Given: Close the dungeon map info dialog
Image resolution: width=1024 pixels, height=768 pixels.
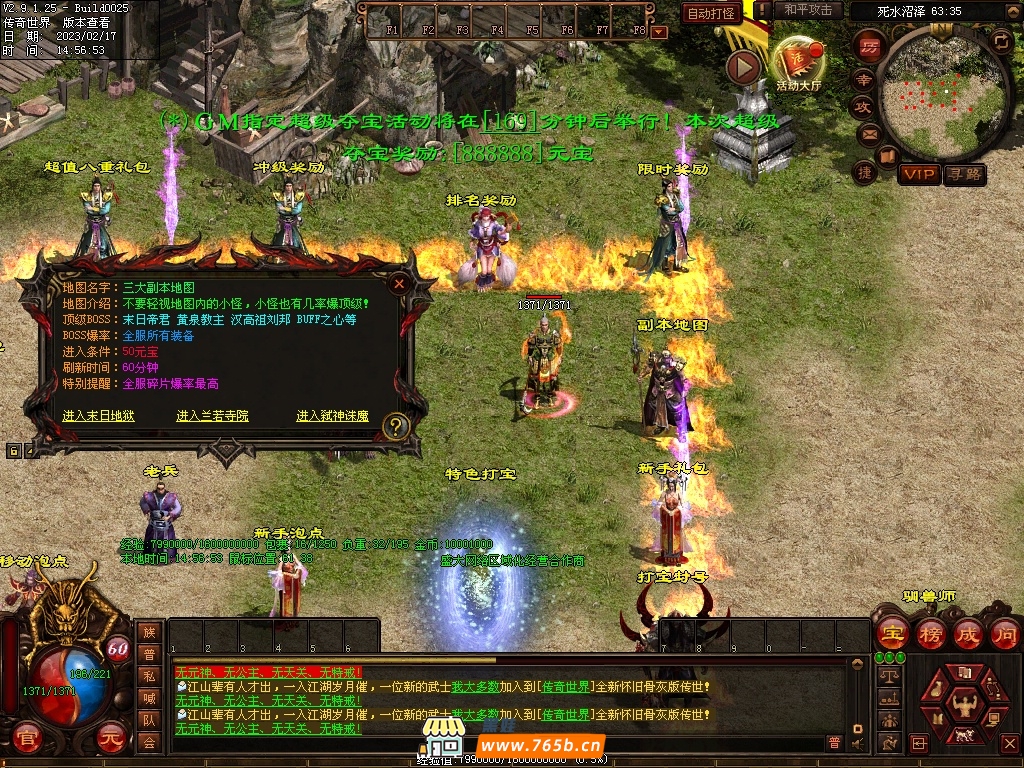Looking at the screenshot, I should pos(399,284).
